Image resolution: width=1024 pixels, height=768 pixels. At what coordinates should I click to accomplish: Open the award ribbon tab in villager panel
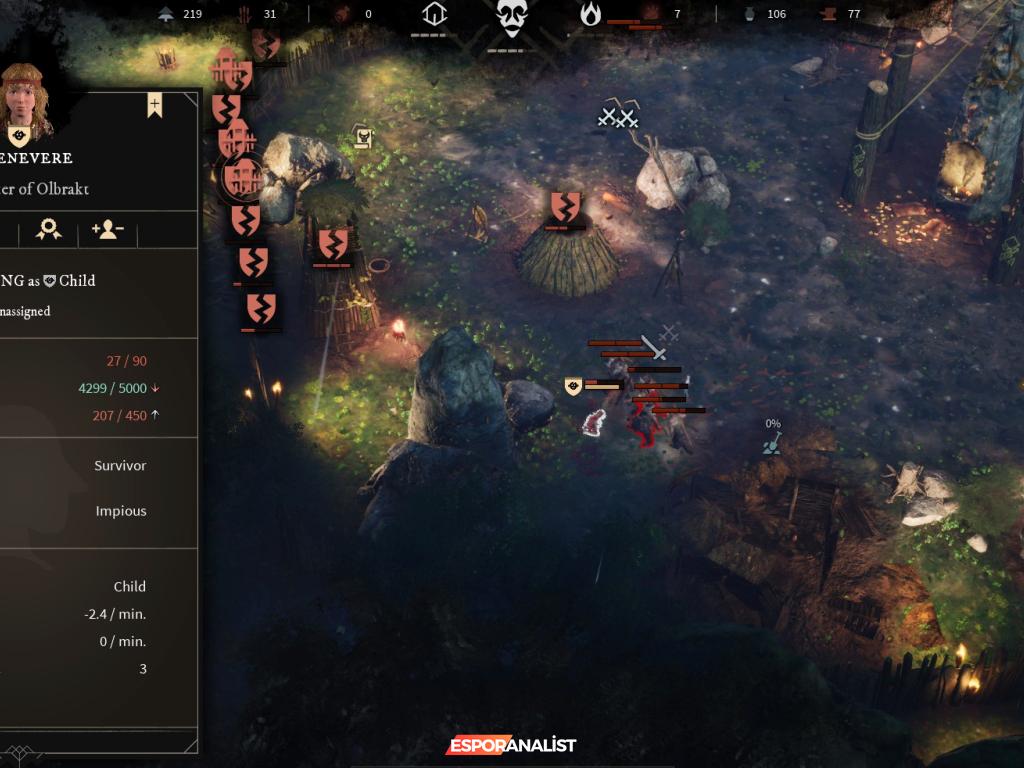[49, 230]
